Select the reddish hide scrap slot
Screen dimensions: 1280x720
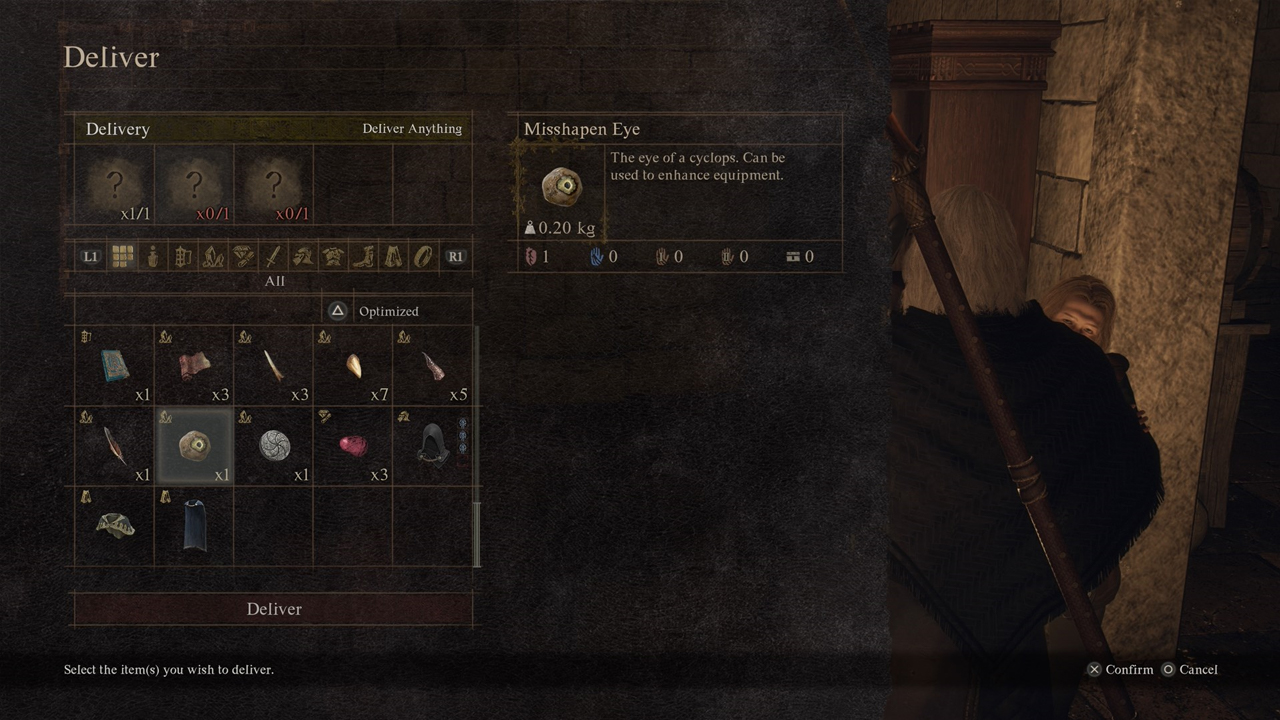tap(194, 366)
